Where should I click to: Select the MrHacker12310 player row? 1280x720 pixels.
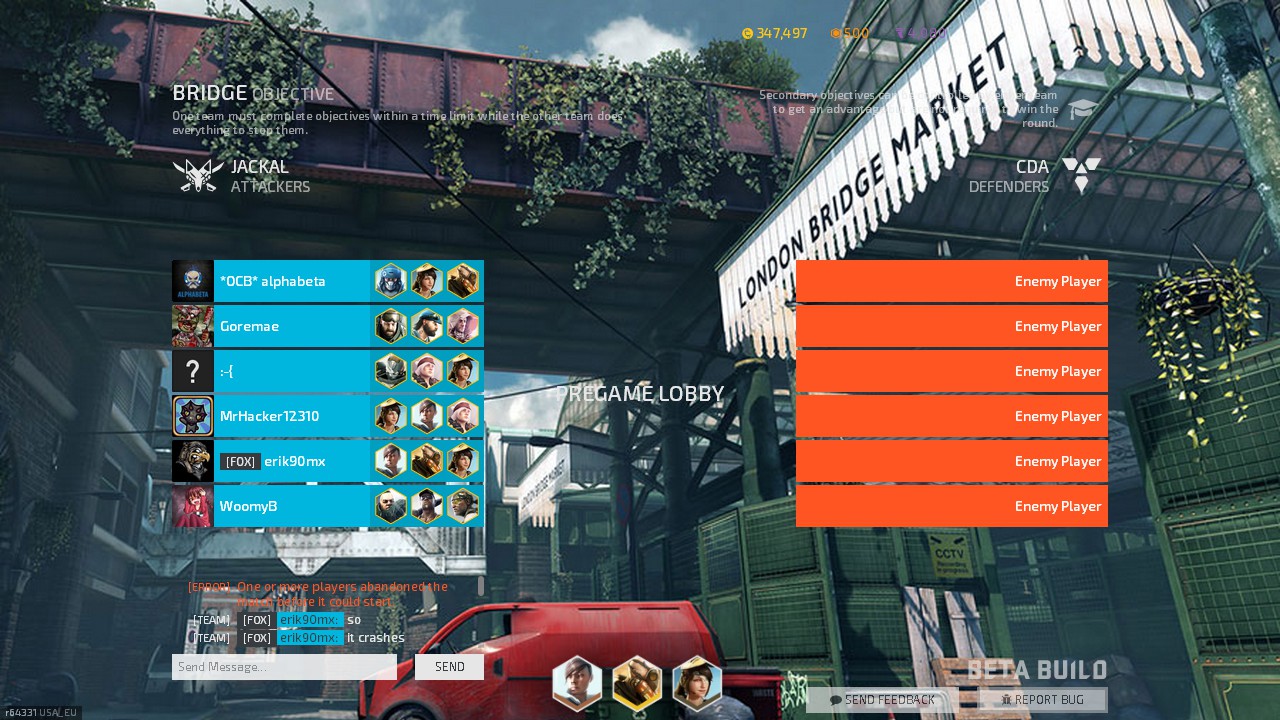[x=290, y=416]
